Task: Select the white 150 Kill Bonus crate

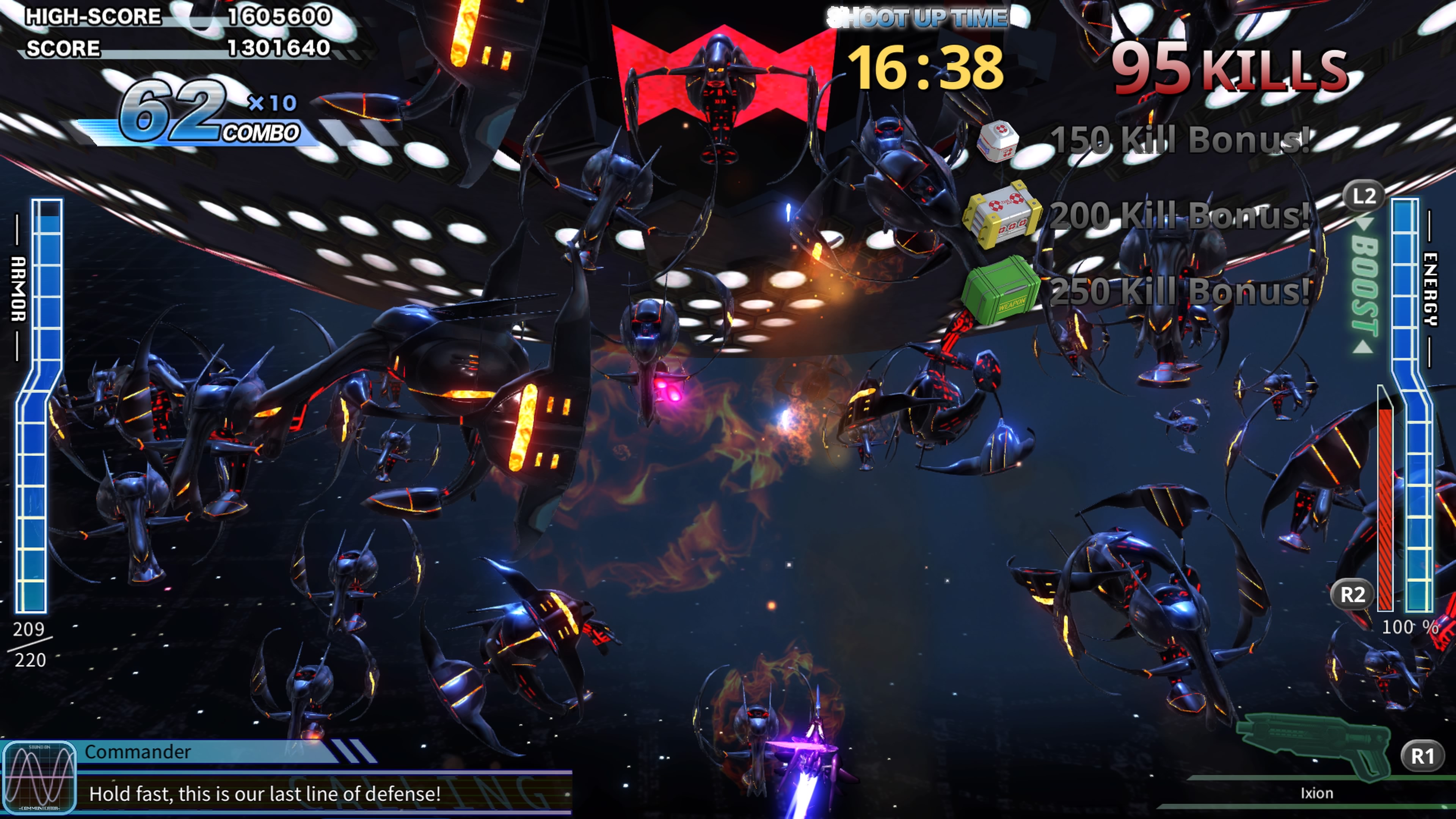Action: tap(998, 140)
